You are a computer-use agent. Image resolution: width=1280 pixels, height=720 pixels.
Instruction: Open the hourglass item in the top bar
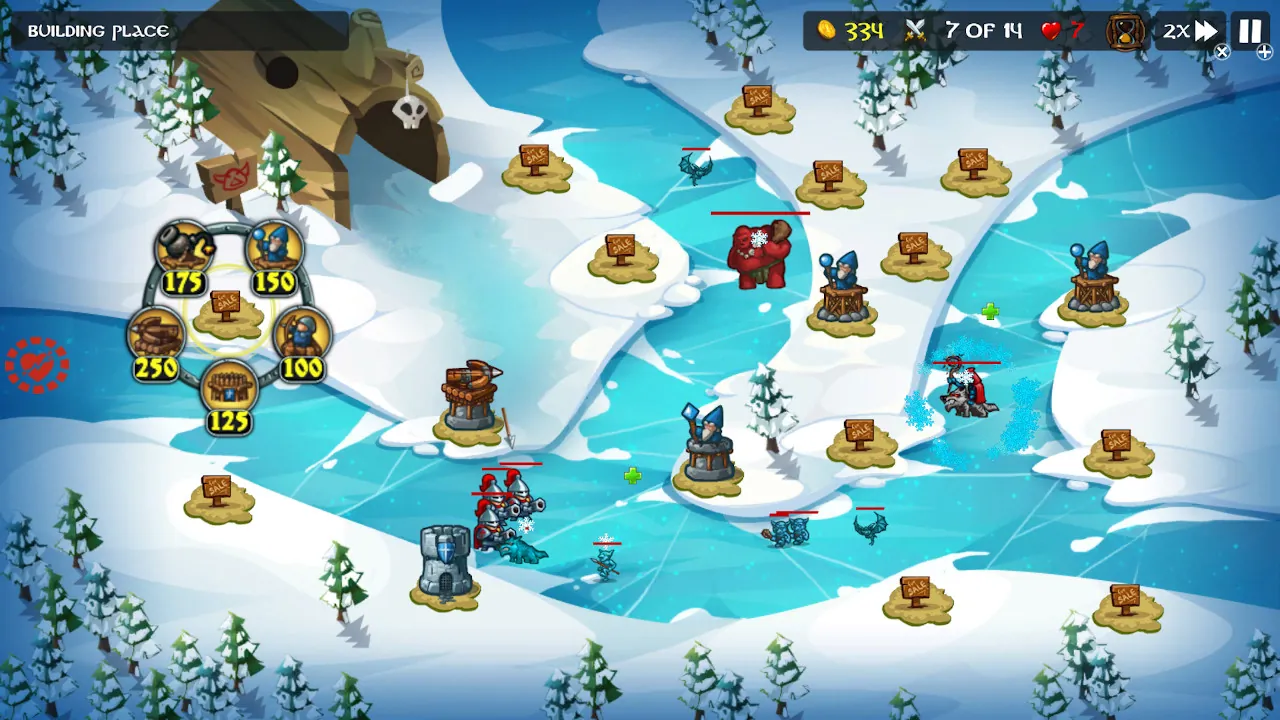(x=1127, y=31)
